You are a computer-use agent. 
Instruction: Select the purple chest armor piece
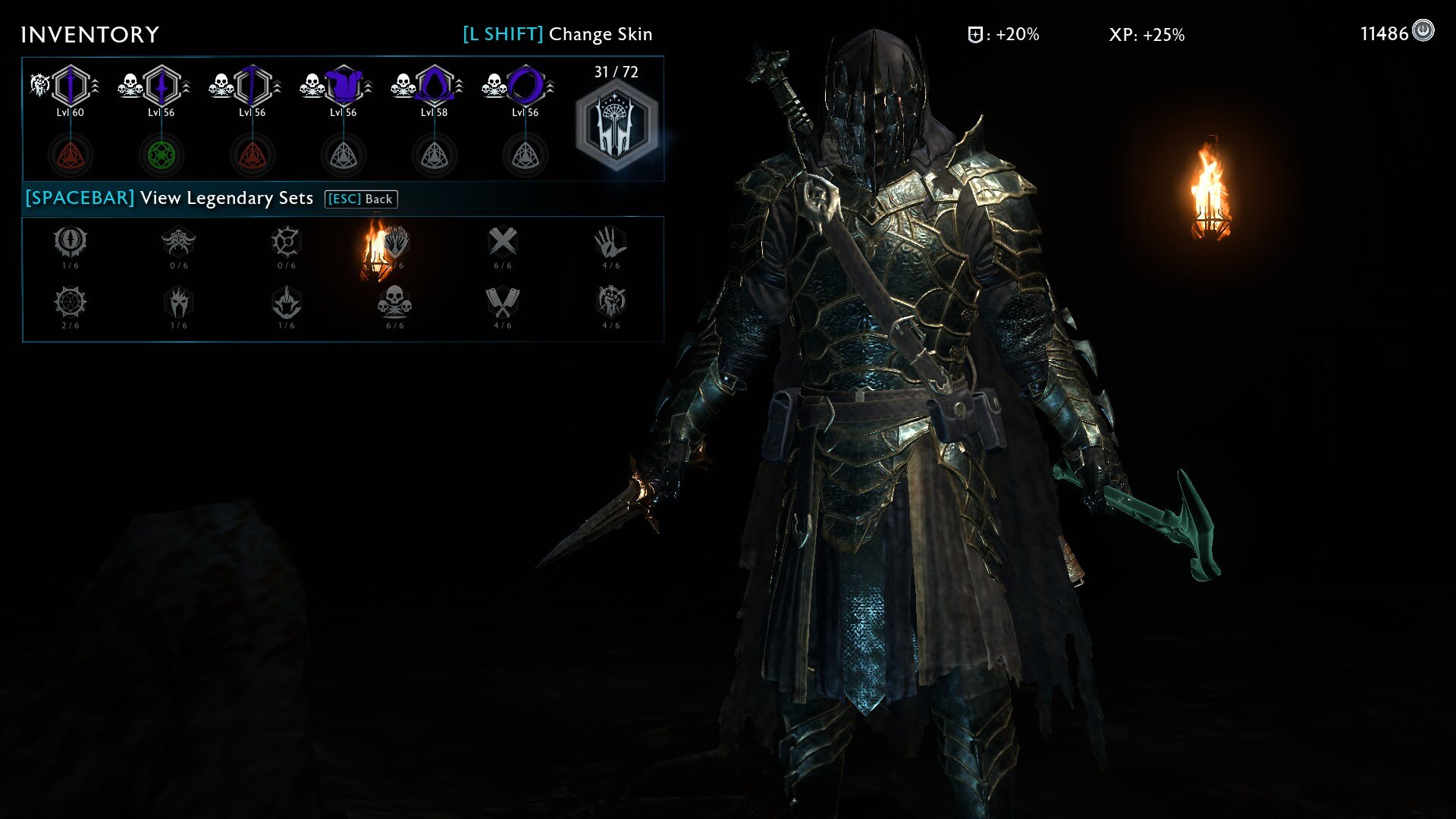coord(344,86)
